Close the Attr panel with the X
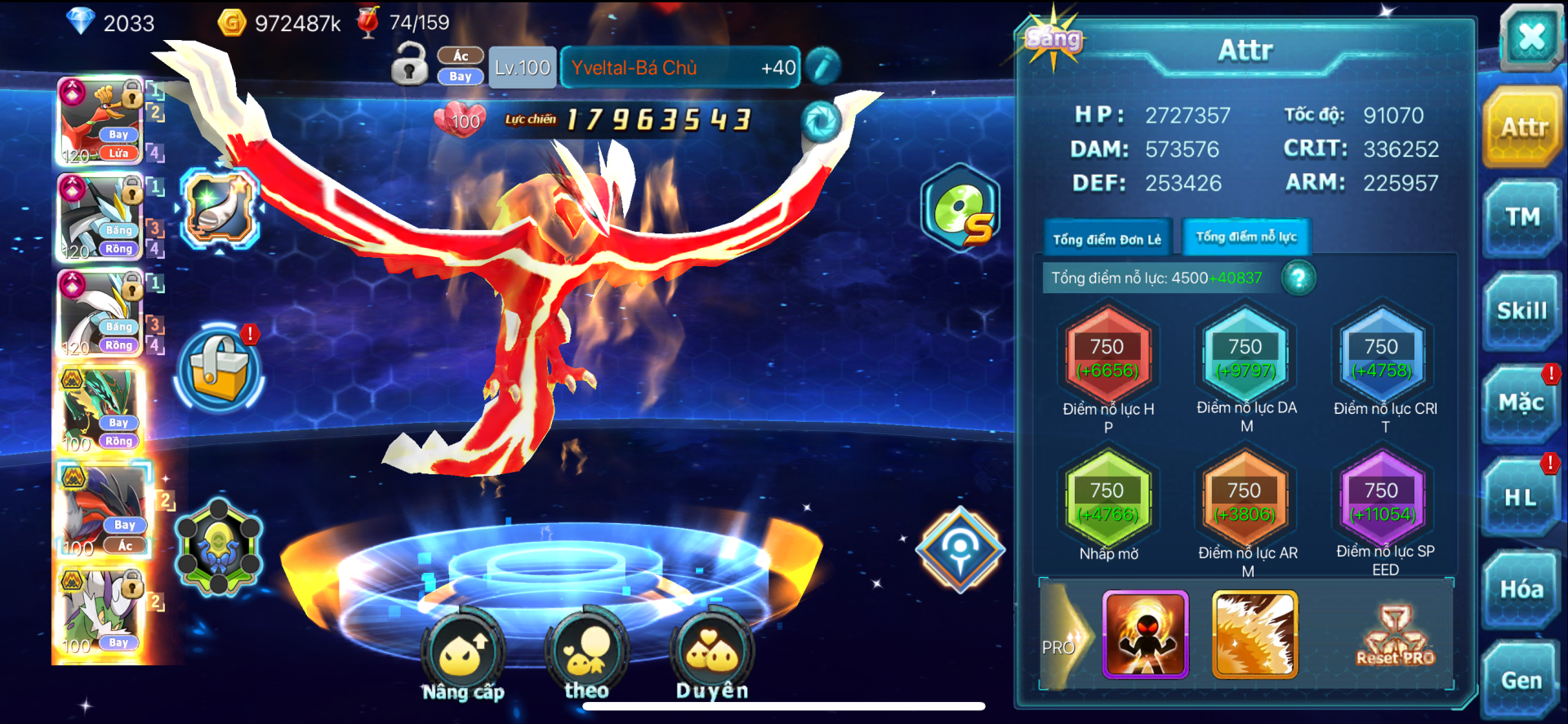The height and width of the screenshot is (724, 1568). coord(1530,38)
